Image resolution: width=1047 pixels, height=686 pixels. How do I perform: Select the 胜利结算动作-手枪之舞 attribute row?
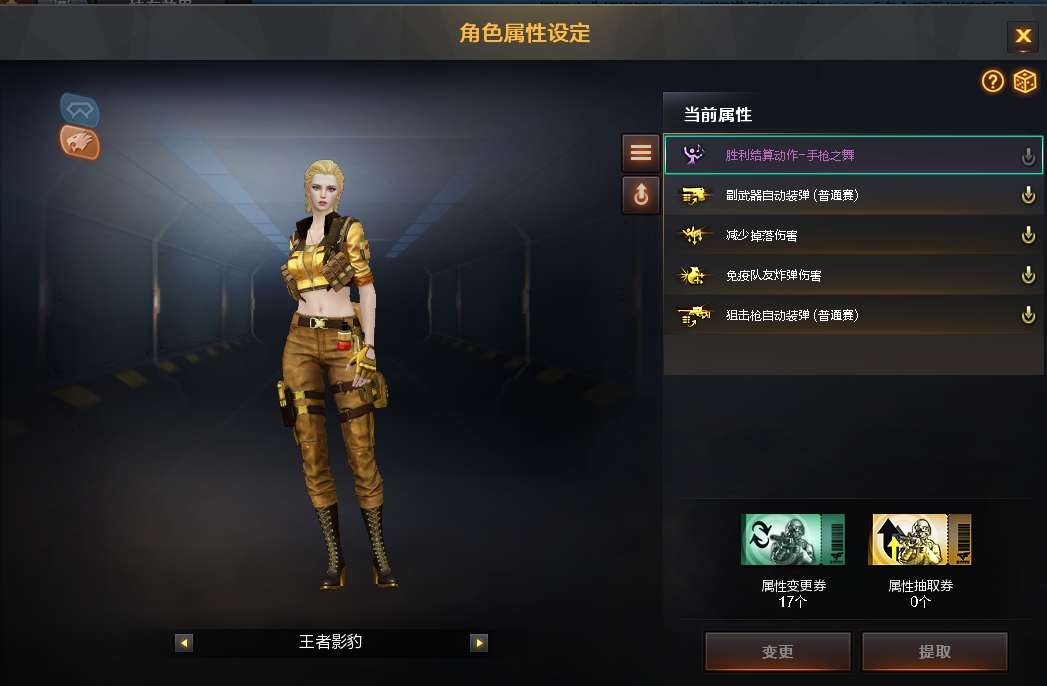click(852, 155)
